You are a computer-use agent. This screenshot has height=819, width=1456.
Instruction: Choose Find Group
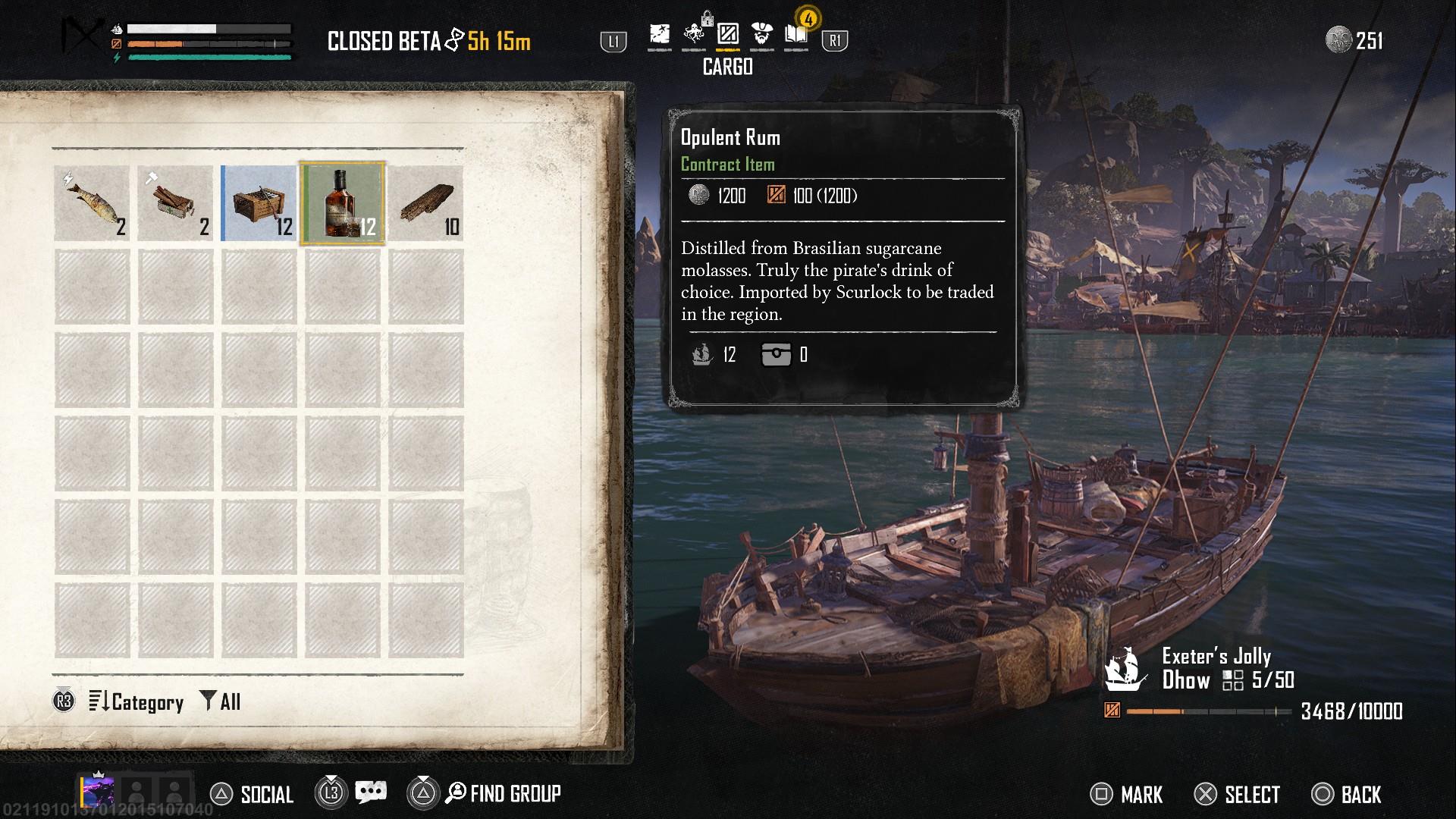pyautogui.click(x=504, y=794)
